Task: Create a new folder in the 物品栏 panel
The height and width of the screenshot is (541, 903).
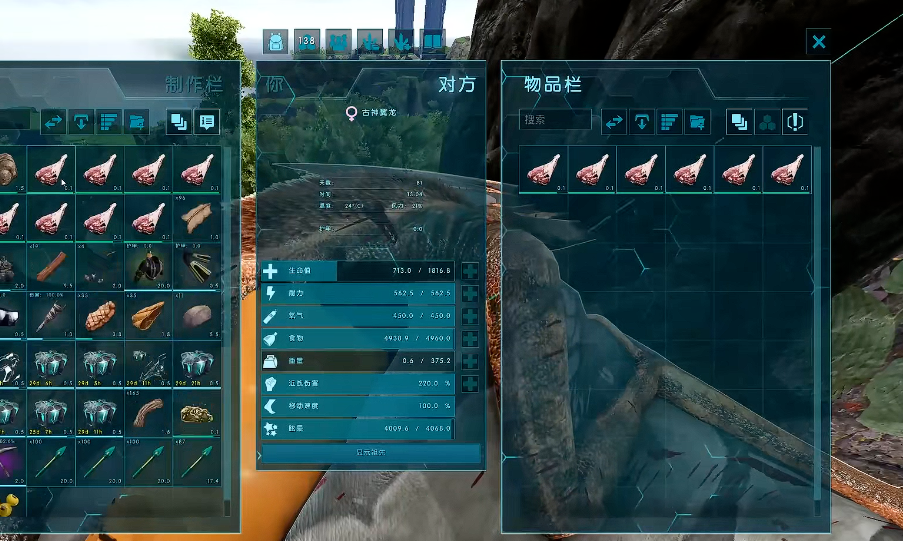Action: [x=697, y=121]
